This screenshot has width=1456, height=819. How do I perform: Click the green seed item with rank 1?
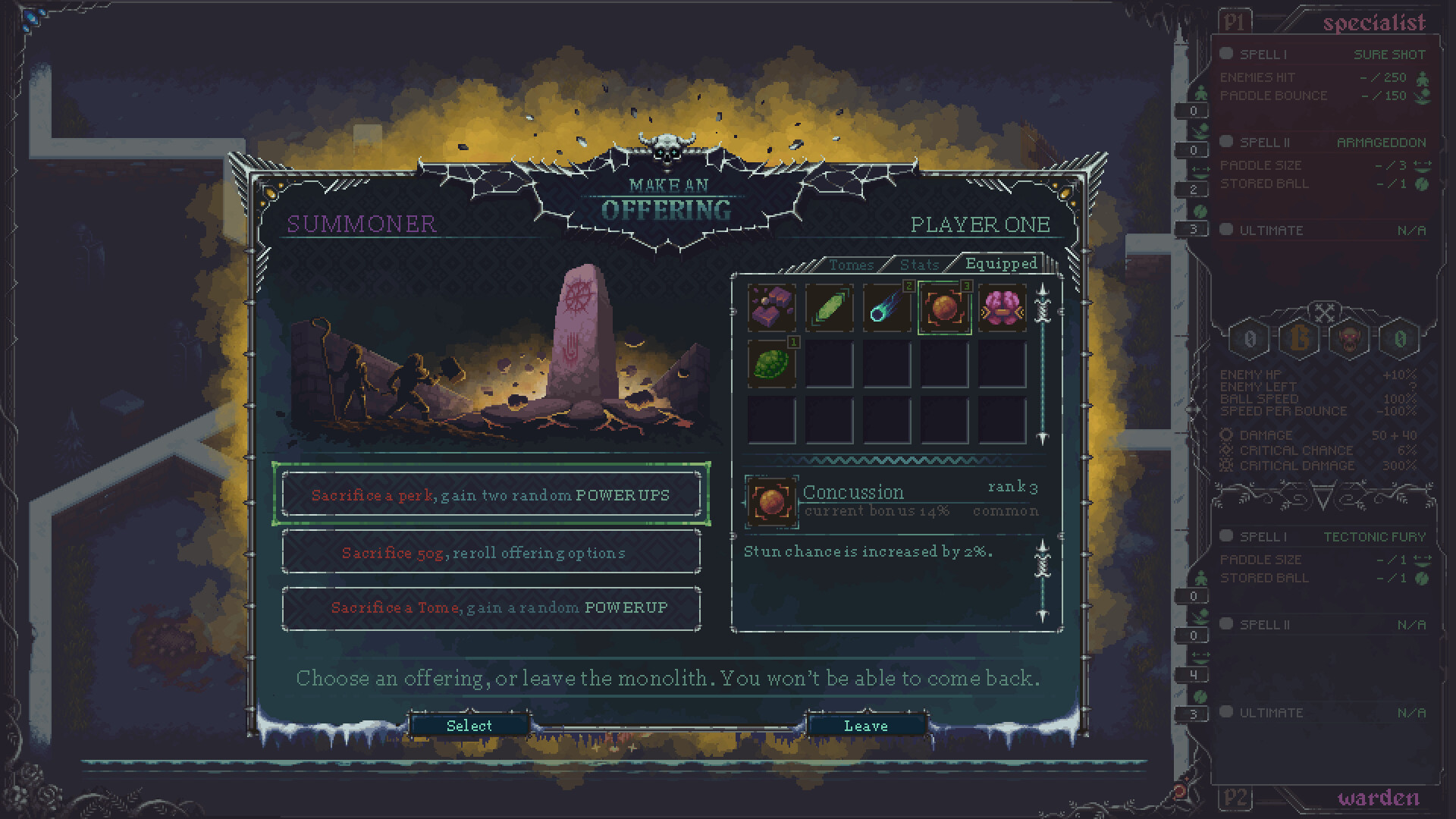tap(770, 366)
